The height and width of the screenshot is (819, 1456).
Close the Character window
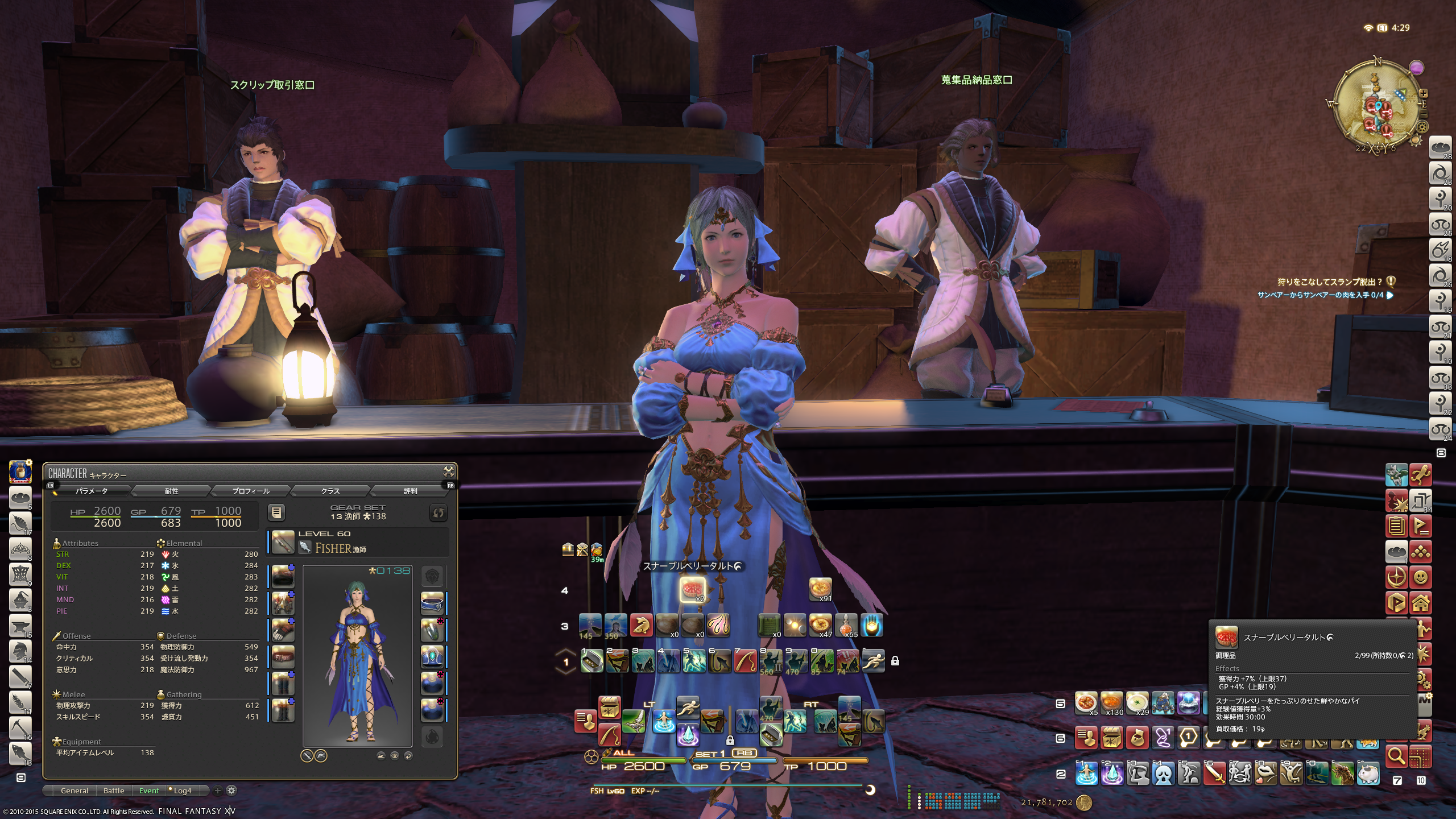point(449,471)
